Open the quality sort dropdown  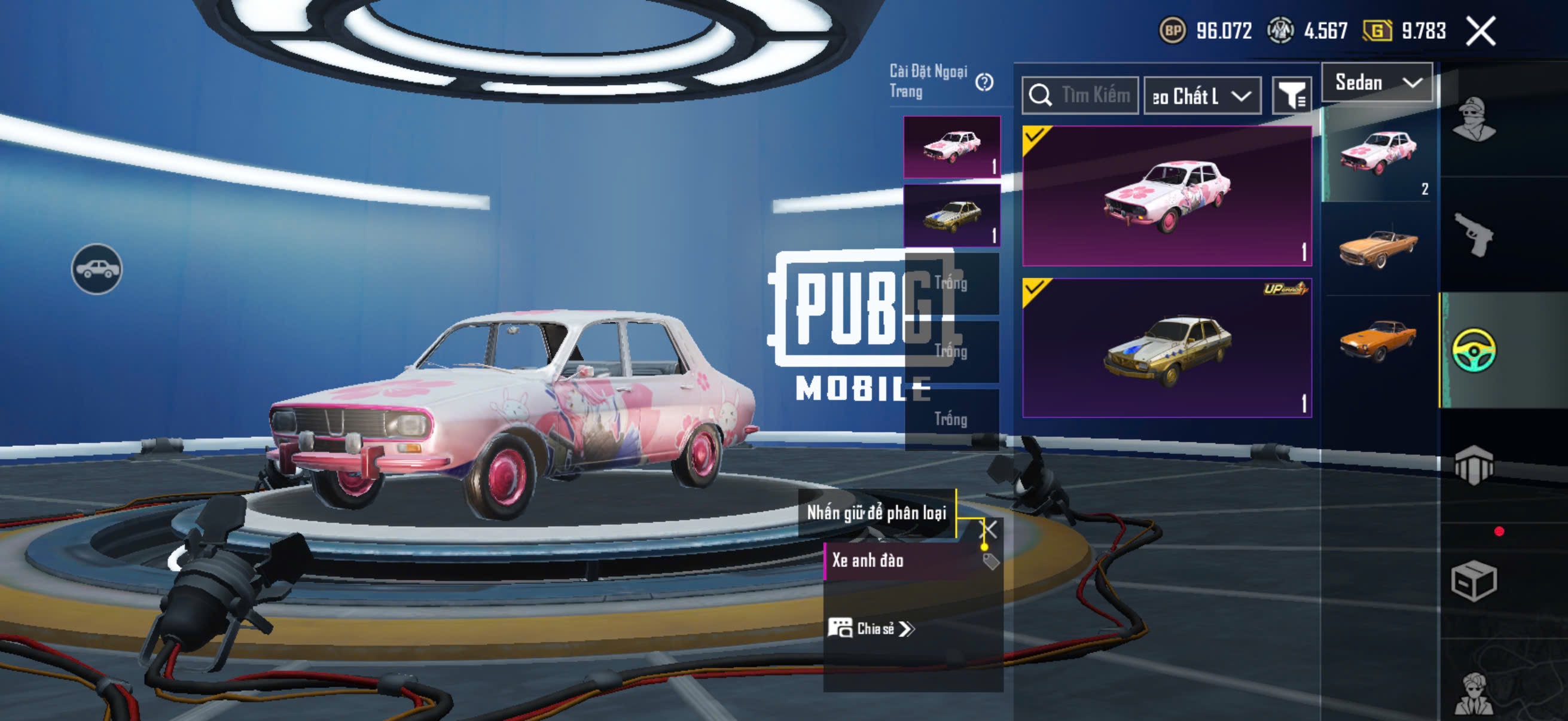1201,96
